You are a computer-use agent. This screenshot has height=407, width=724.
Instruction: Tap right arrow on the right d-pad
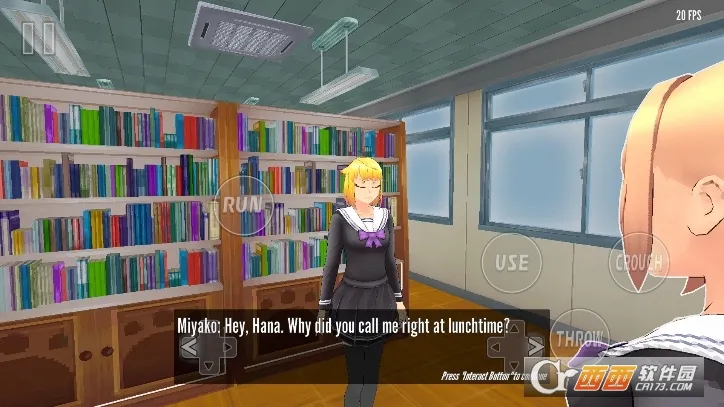[x=537, y=347]
